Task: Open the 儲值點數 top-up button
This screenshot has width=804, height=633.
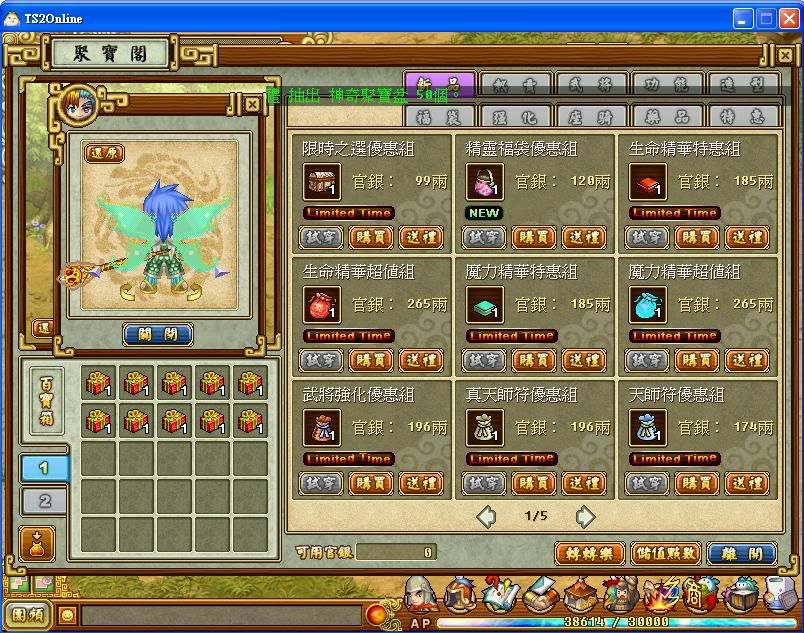Action: (x=666, y=553)
